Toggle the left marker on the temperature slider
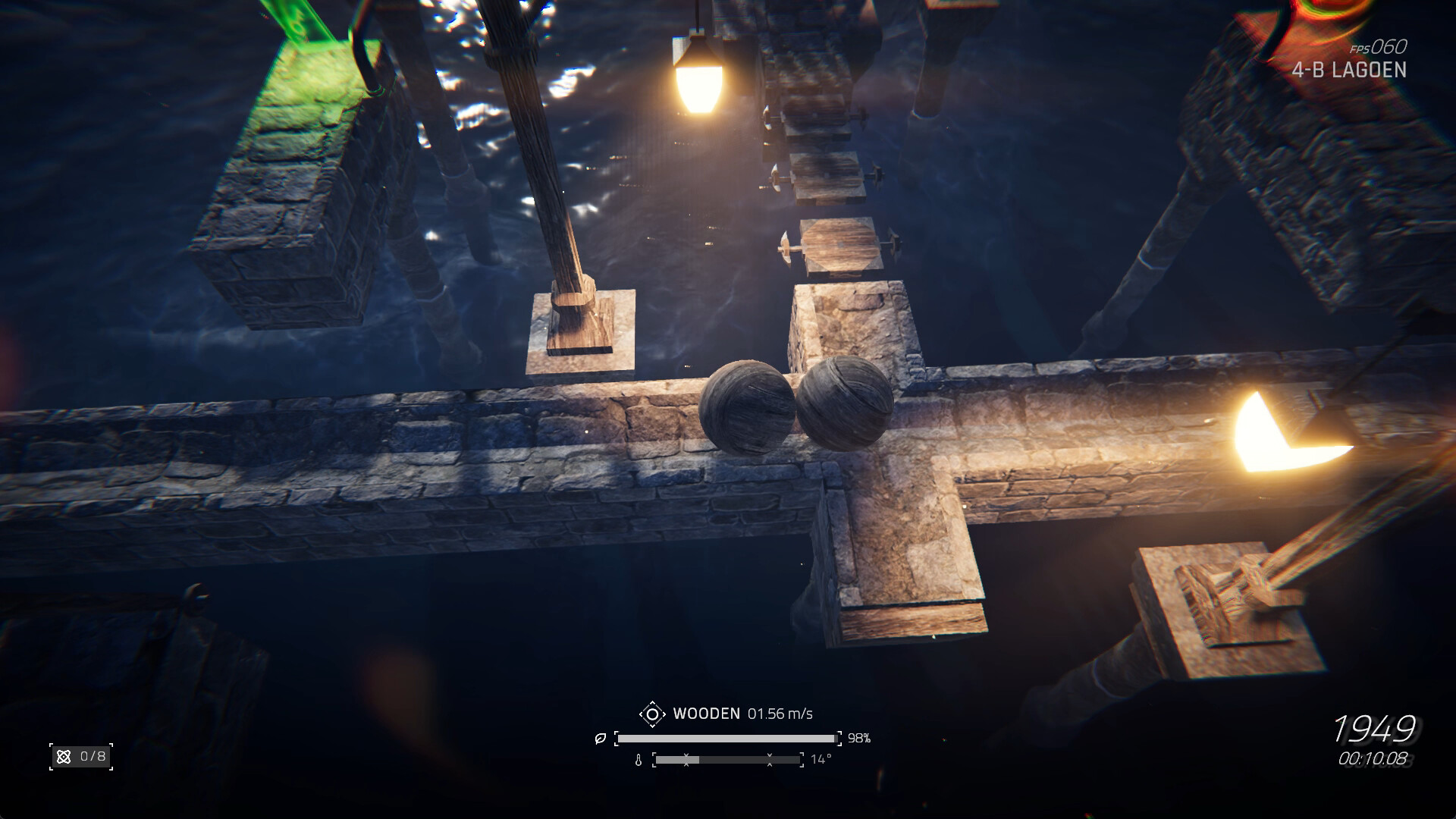The height and width of the screenshot is (819, 1456). (x=686, y=759)
